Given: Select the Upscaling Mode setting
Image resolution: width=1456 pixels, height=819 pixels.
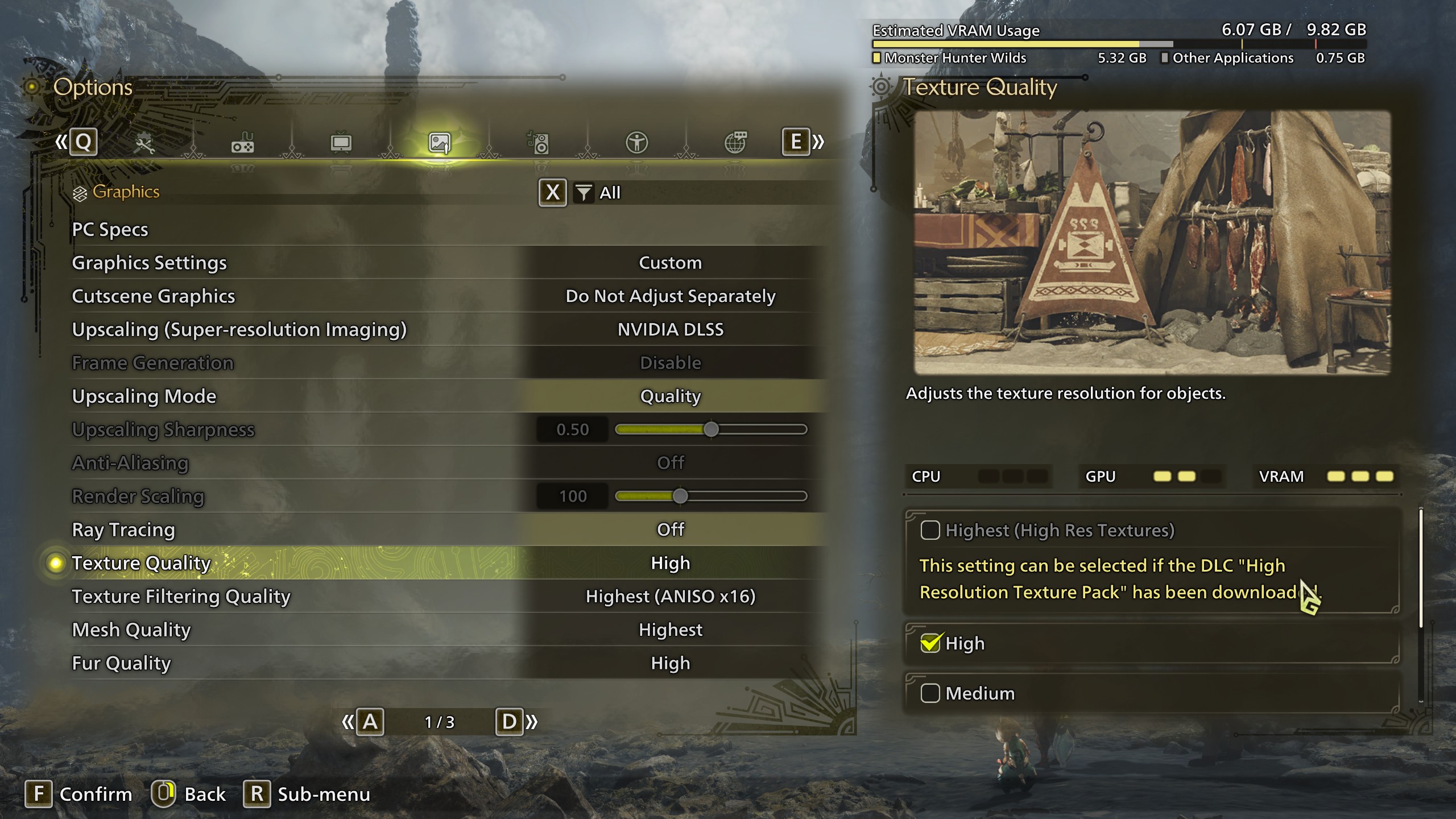Looking at the screenshot, I should pos(670,396).
